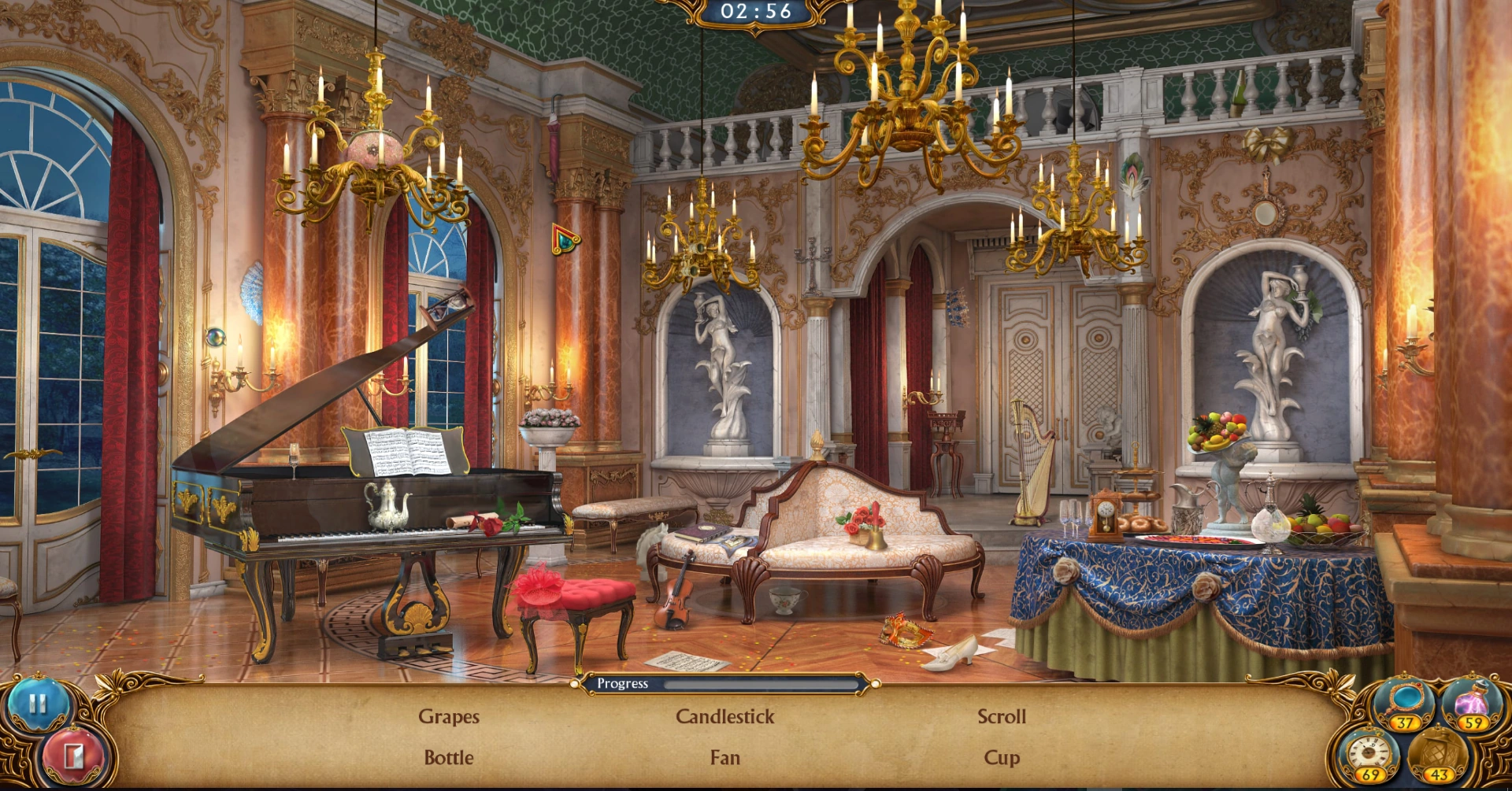Click the golden harp near the doorway
This screenshot has height=791, width=1512.
click(x=1032, y=464)
